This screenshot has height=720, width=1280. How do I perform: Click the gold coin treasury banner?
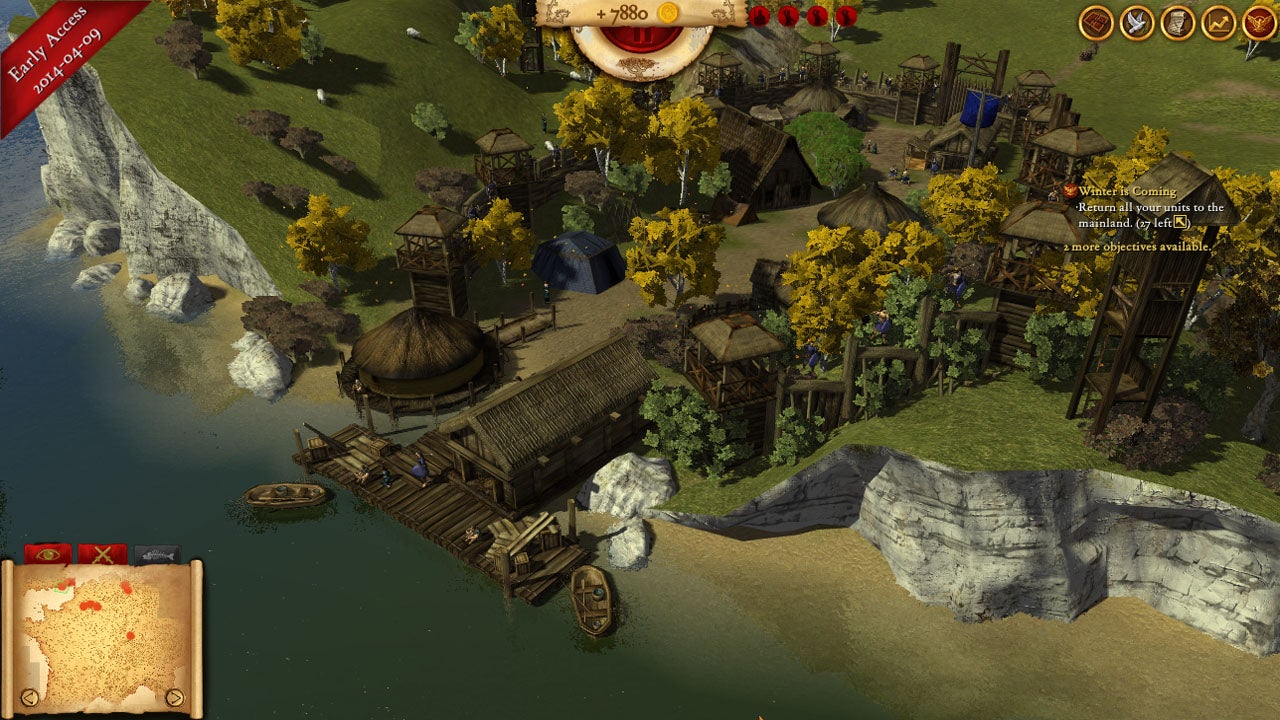640,13
